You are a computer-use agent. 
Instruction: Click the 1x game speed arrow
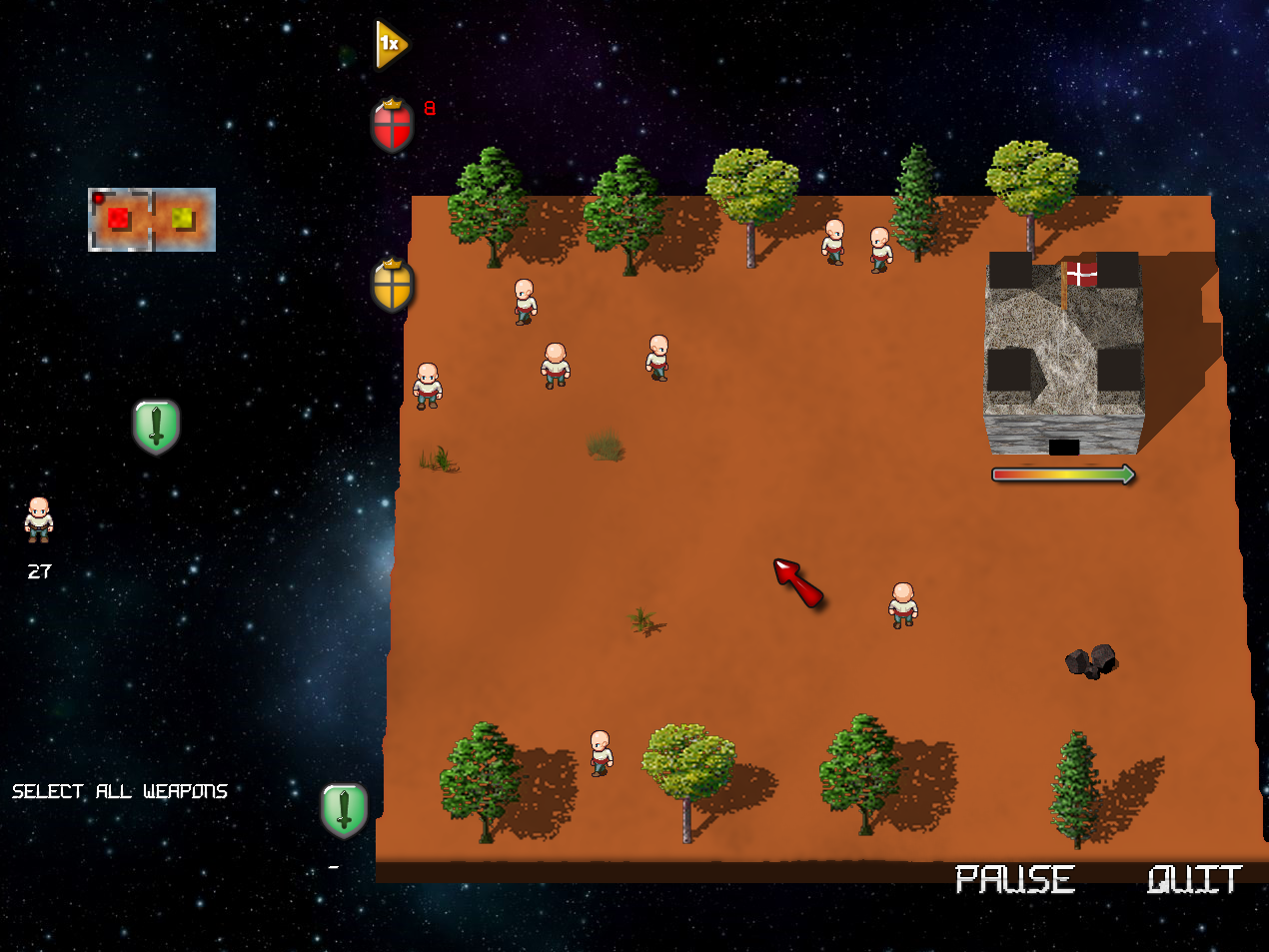[x=390, y=44]
